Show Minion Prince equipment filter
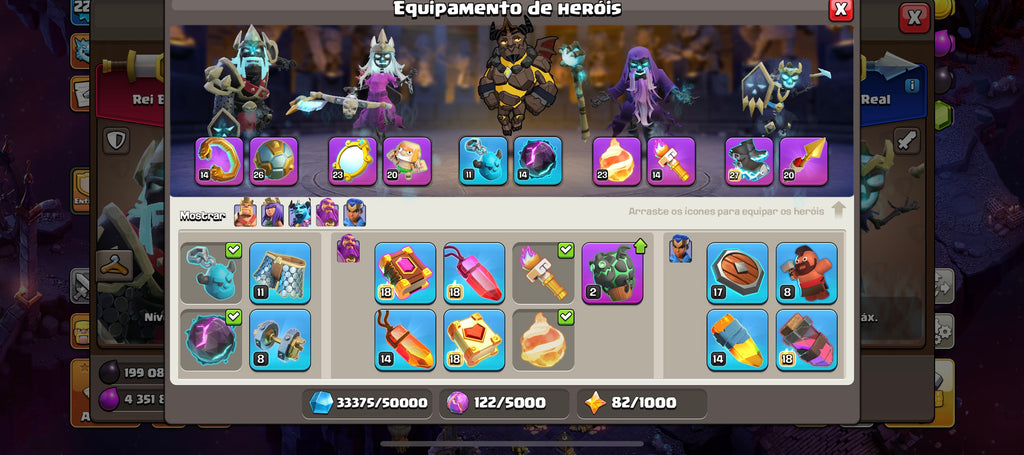1024x455 pixels. [299, 213]
